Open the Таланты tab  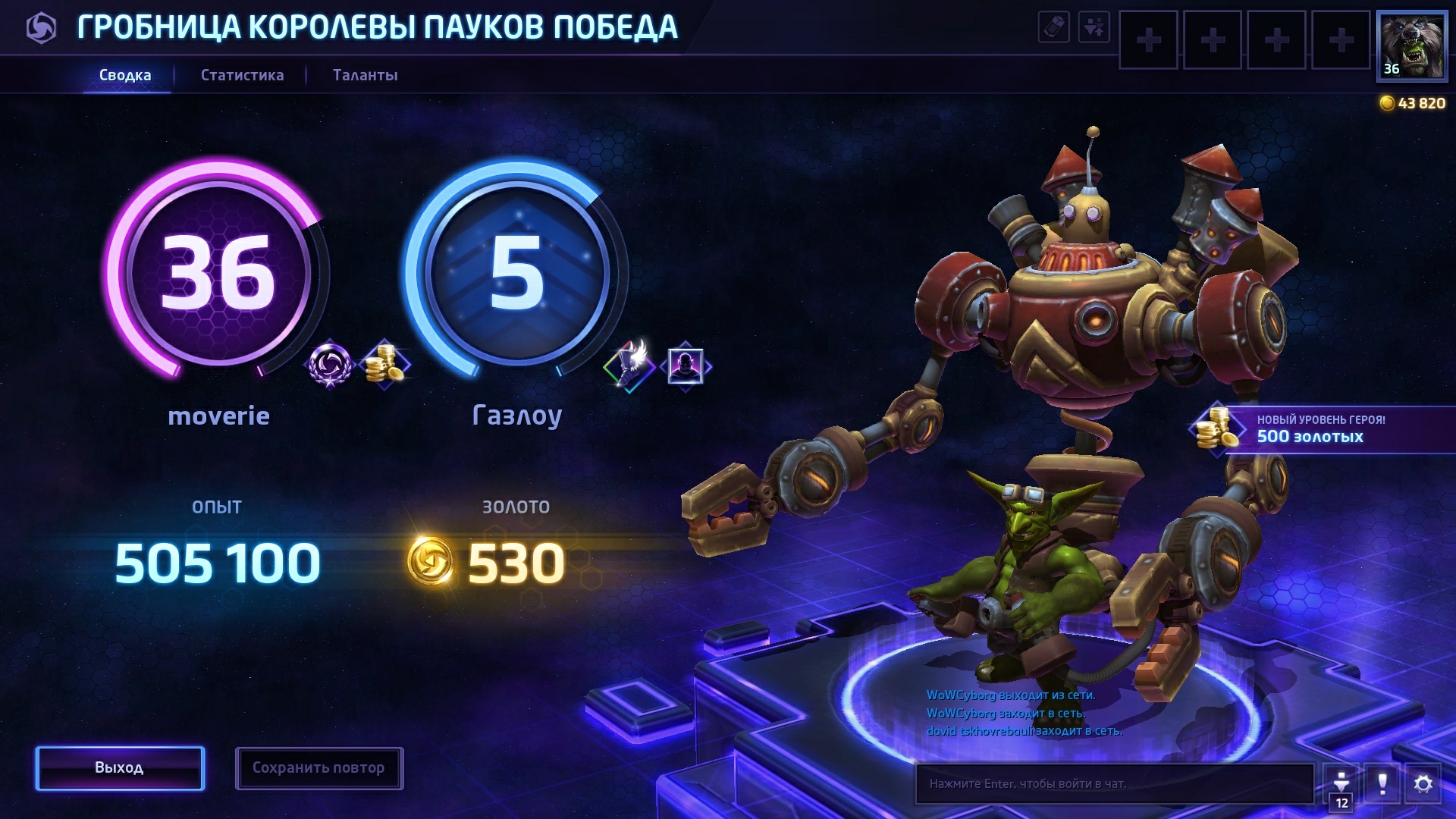pyautogui.click(x=365, y=75)
